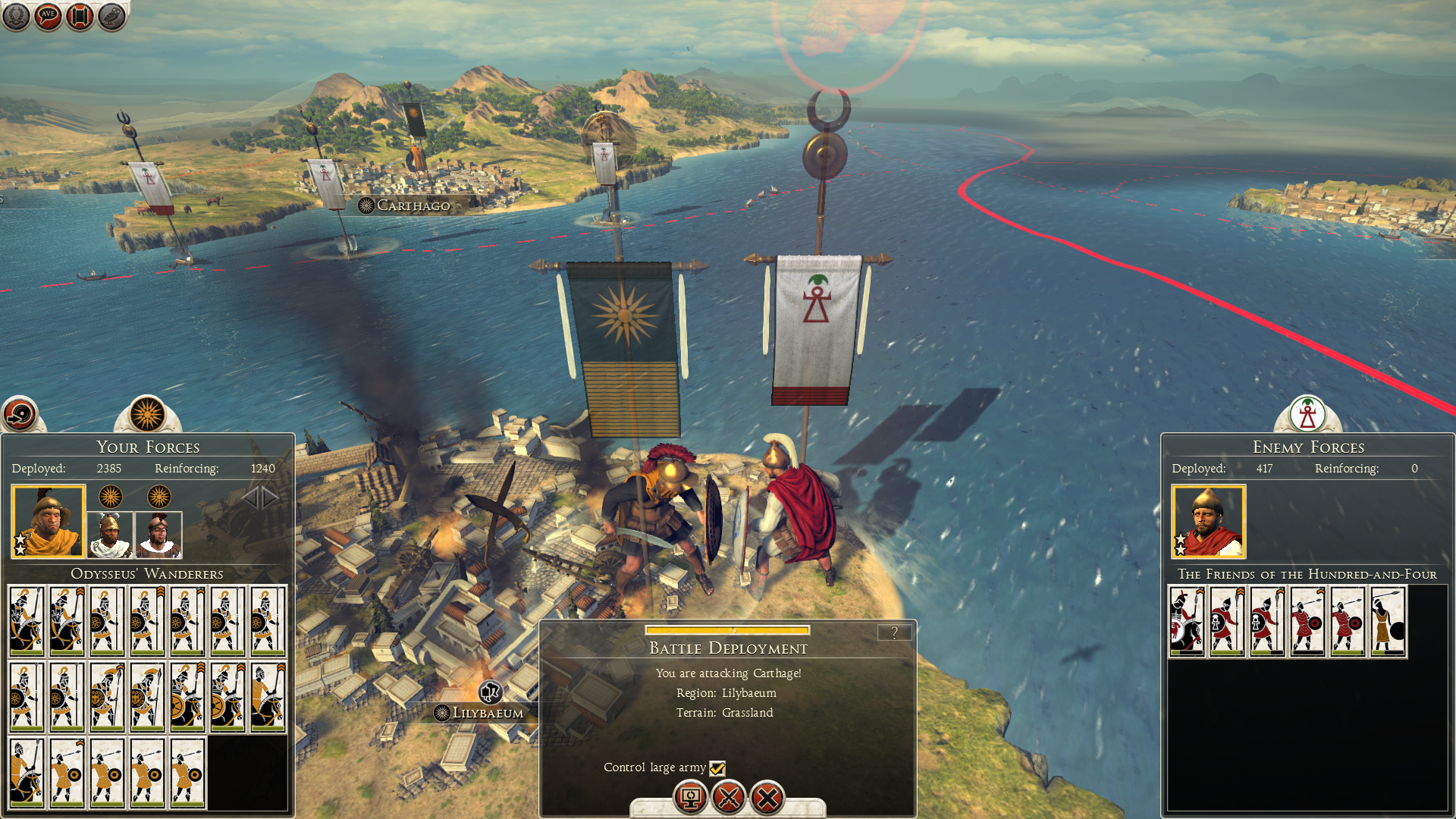The image size is (1456, 819).
Task: Select the gold-cloaked general portrait
Action: pos(48,521)
